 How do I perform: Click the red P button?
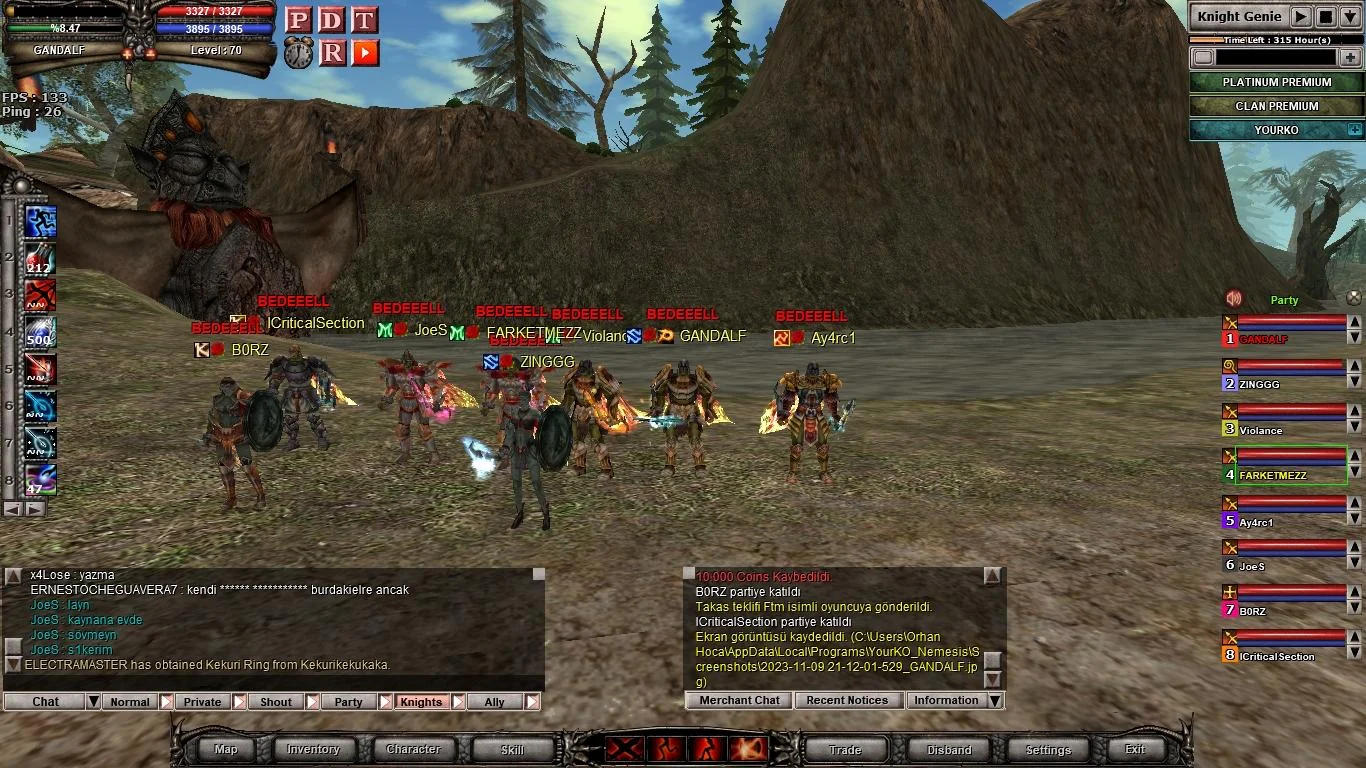point(297,20)
